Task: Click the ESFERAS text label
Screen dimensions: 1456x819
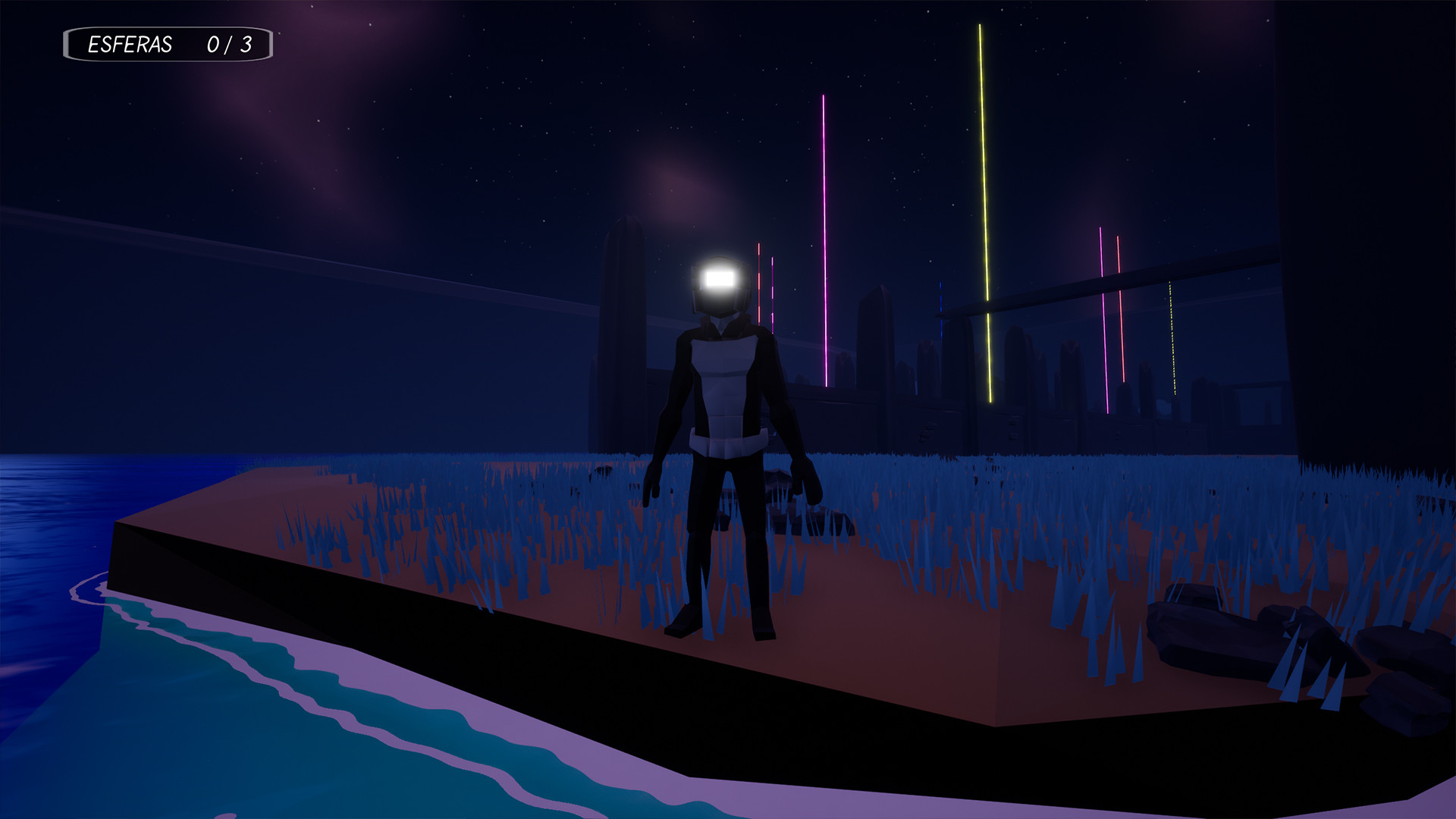Action: tap(129, 45)
